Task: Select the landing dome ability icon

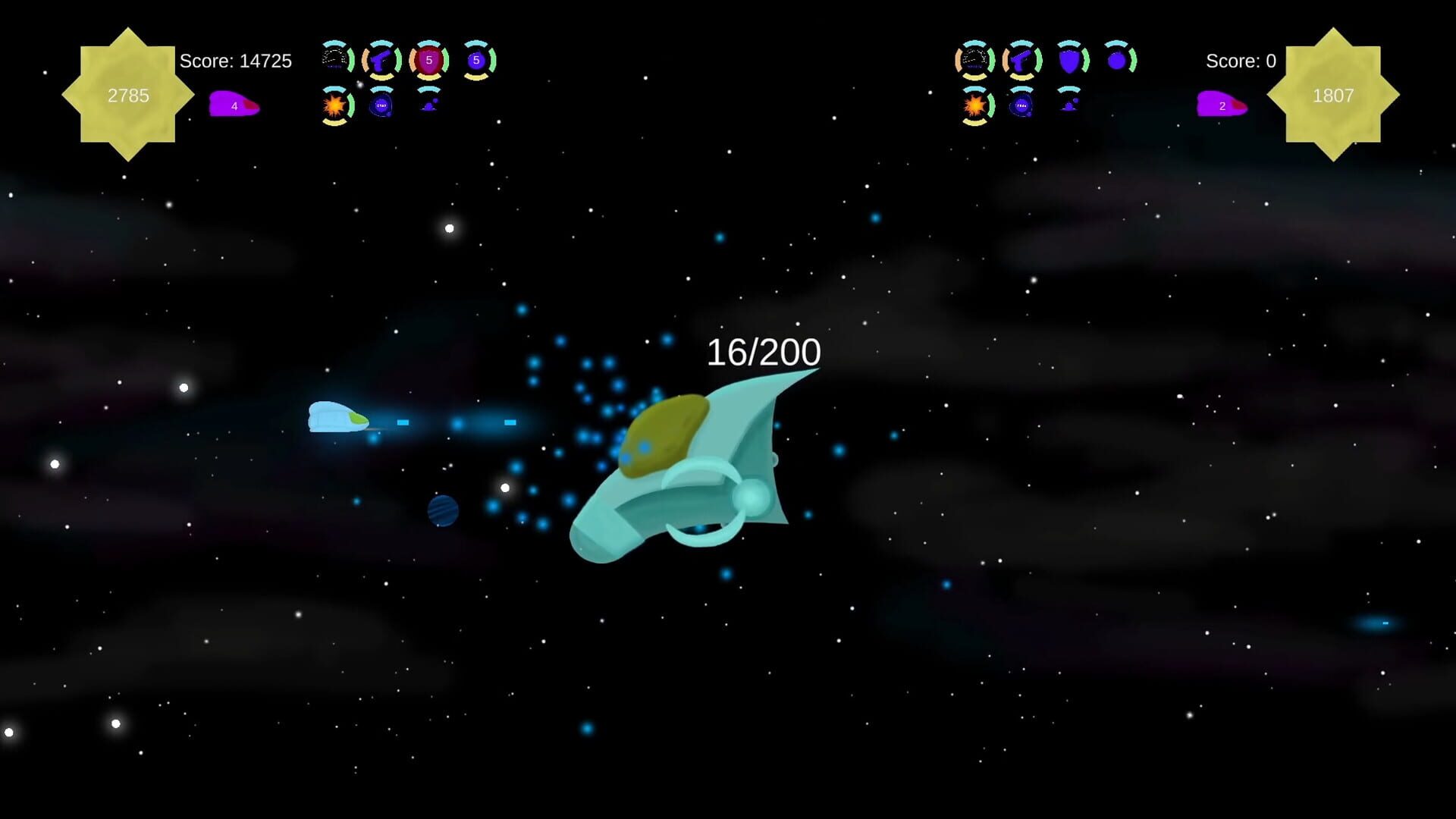Action: point(429,106)
